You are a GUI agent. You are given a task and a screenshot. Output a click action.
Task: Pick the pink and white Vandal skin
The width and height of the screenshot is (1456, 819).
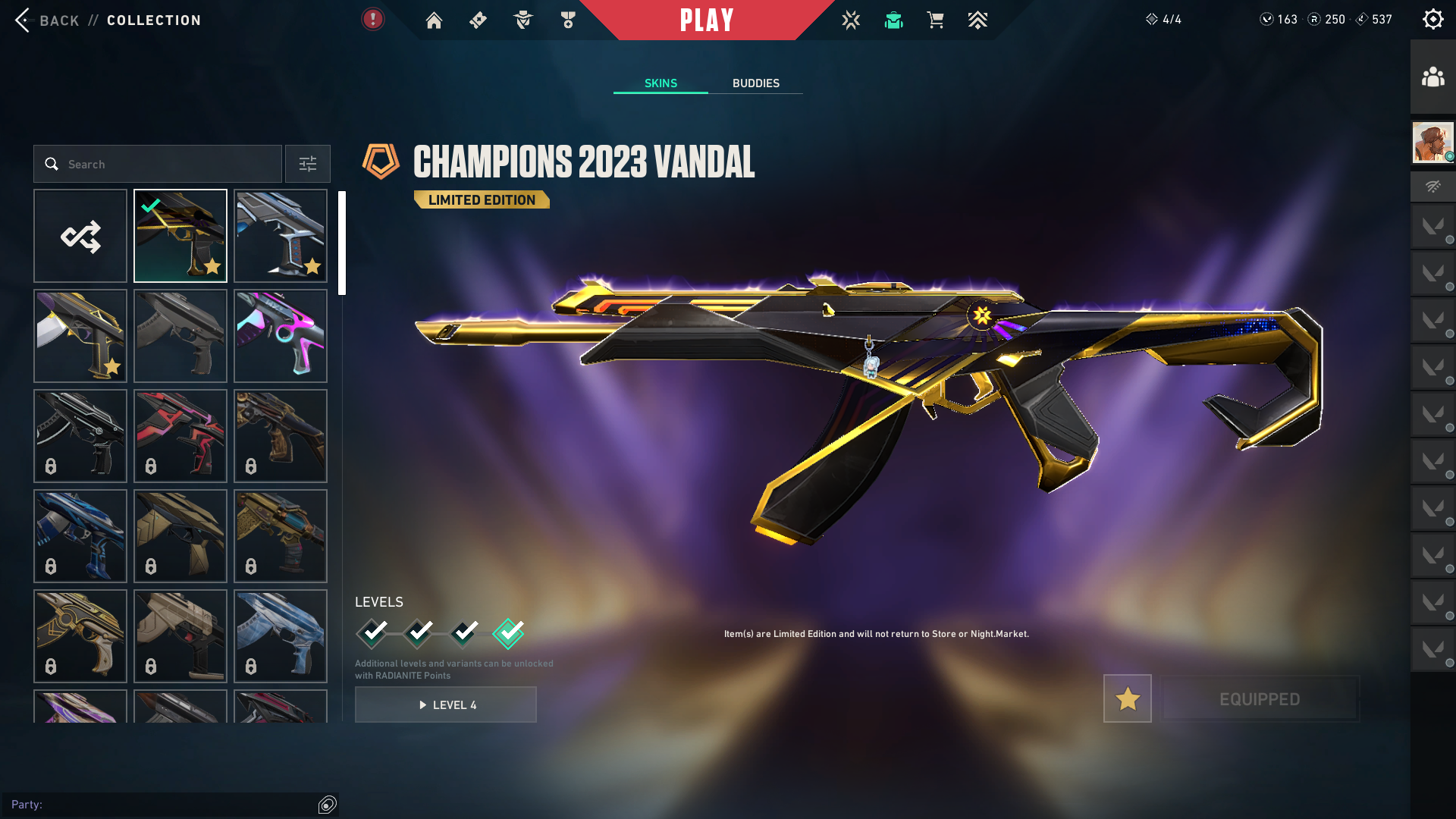tap(281, 336)
